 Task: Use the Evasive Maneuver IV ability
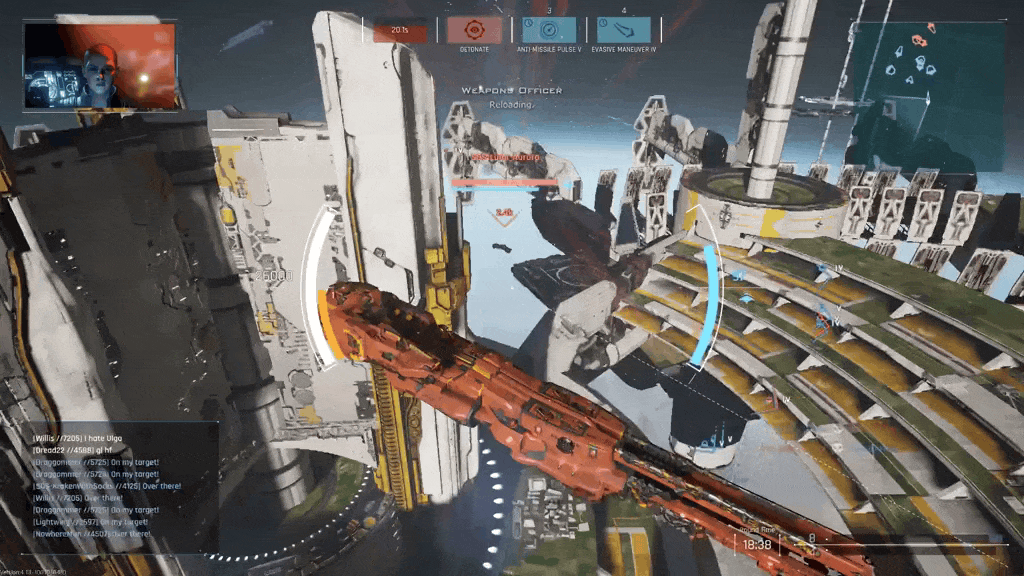click(x=624, y=30)
